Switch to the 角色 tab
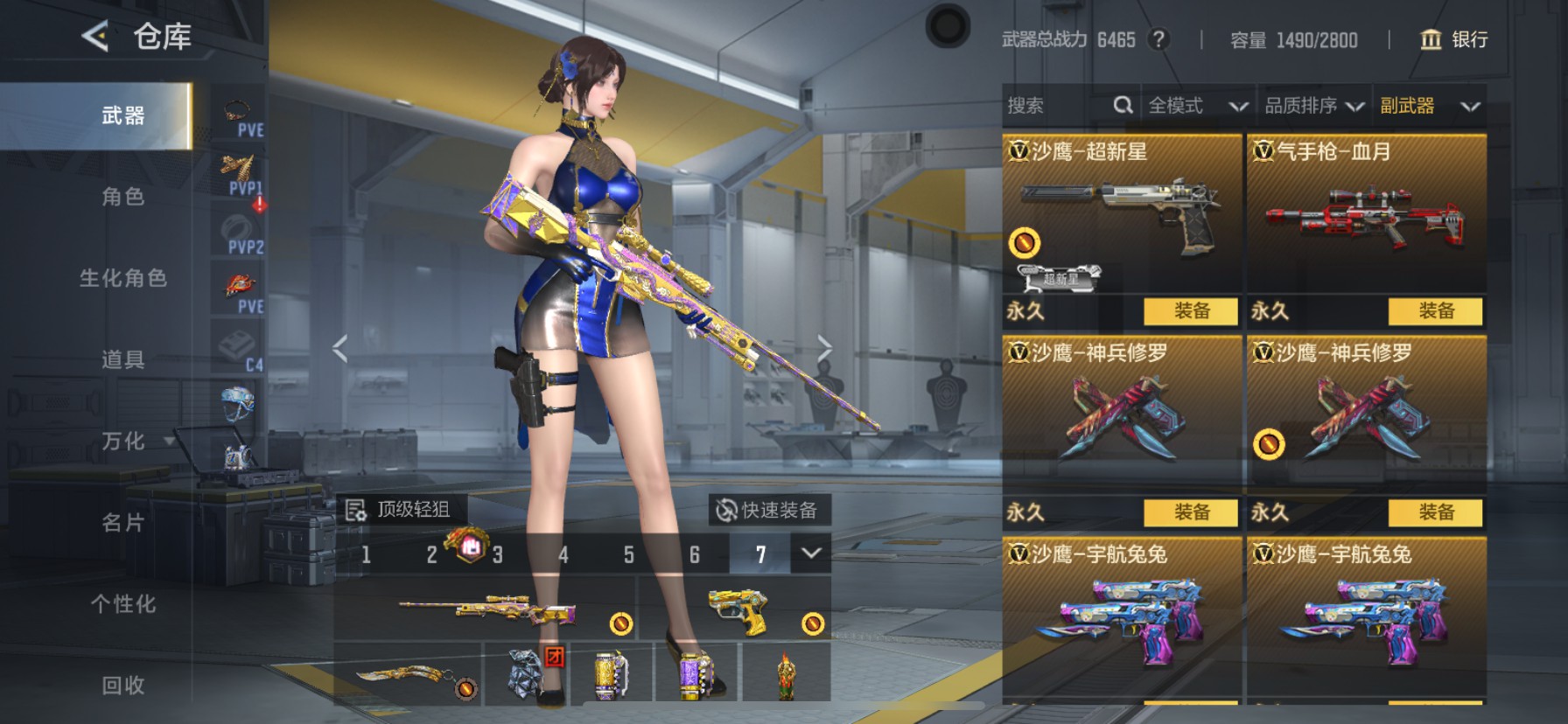The width and height of the screenshot is (1568, 724). click(x=122, y=198)
